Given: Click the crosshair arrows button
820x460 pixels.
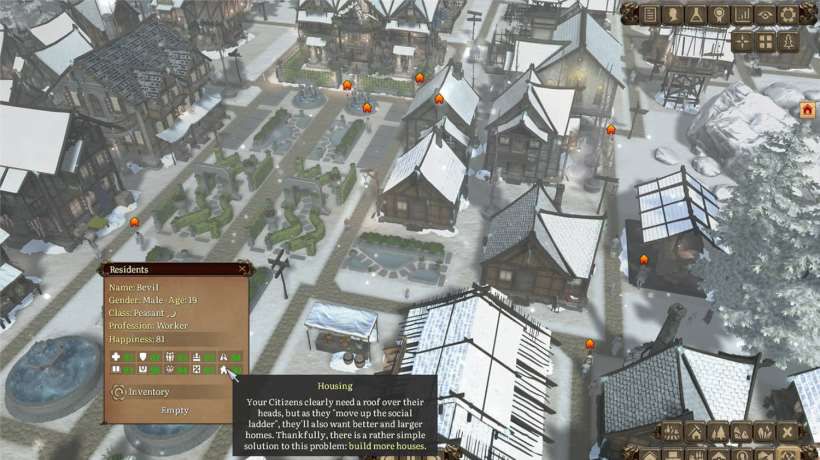Looking at the screenshot, I should click(x=742, y=41).
